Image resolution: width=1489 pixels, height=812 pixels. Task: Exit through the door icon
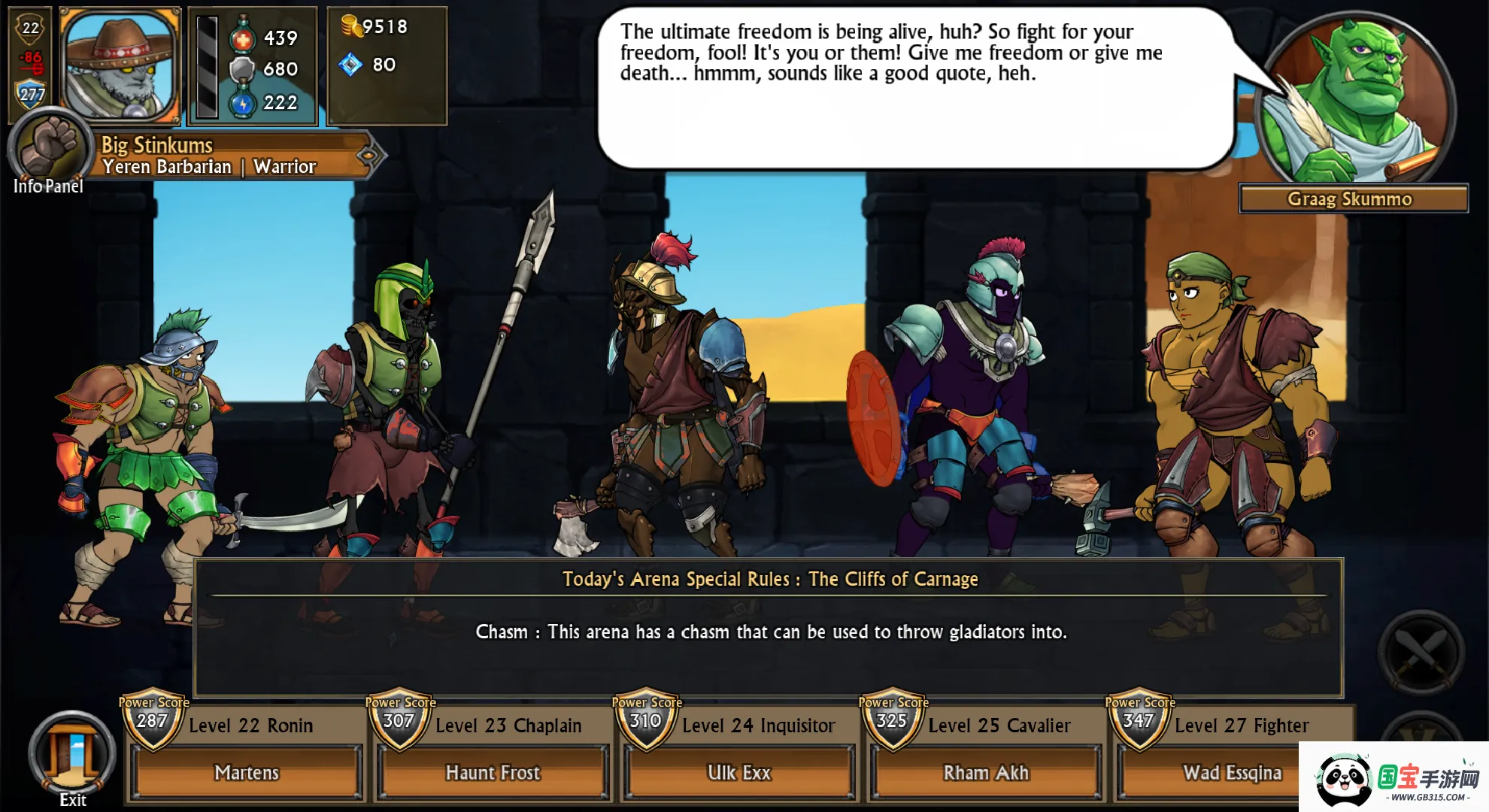click(x=72, y=754)
